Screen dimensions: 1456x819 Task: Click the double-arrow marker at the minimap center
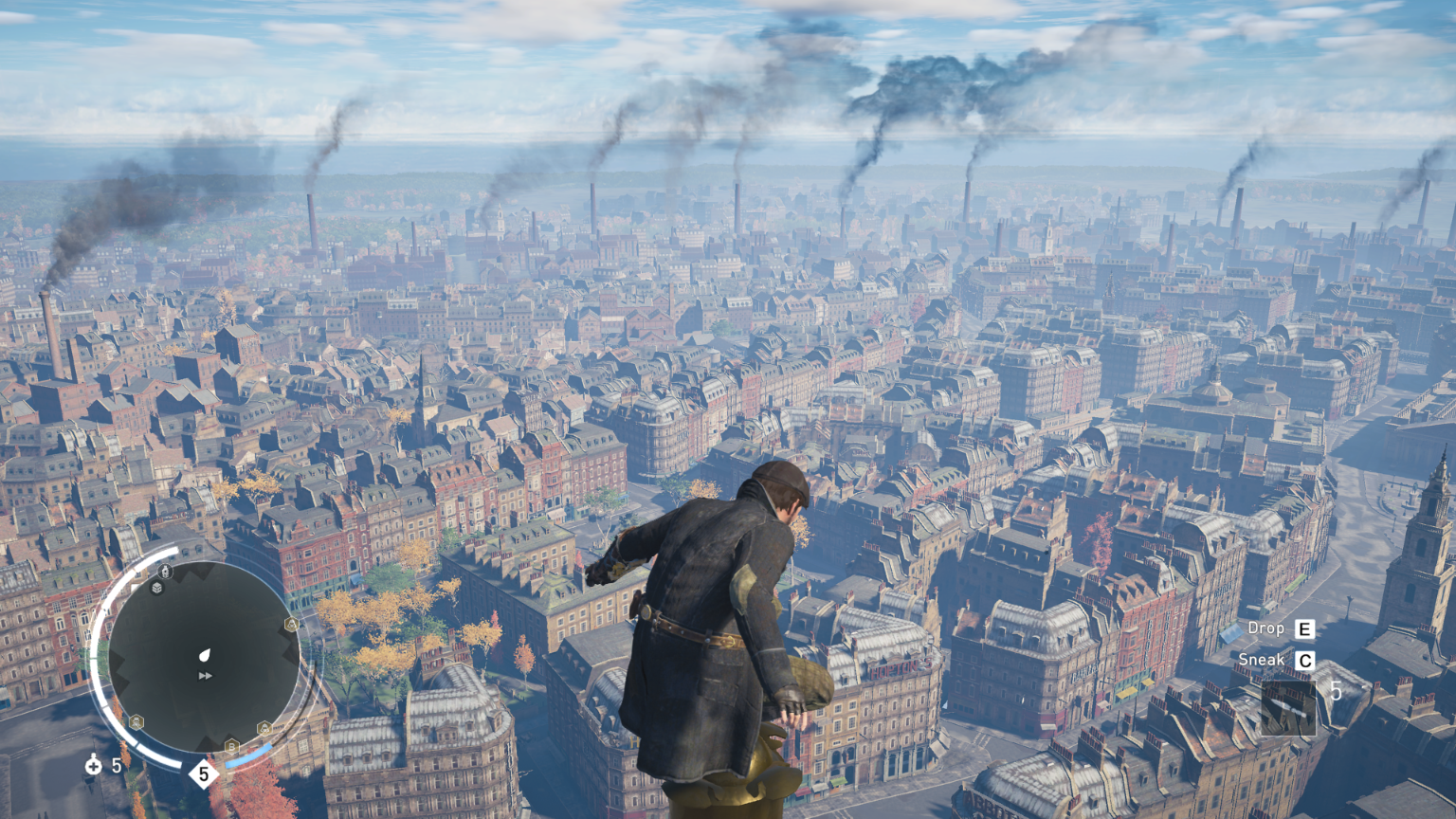205,676
